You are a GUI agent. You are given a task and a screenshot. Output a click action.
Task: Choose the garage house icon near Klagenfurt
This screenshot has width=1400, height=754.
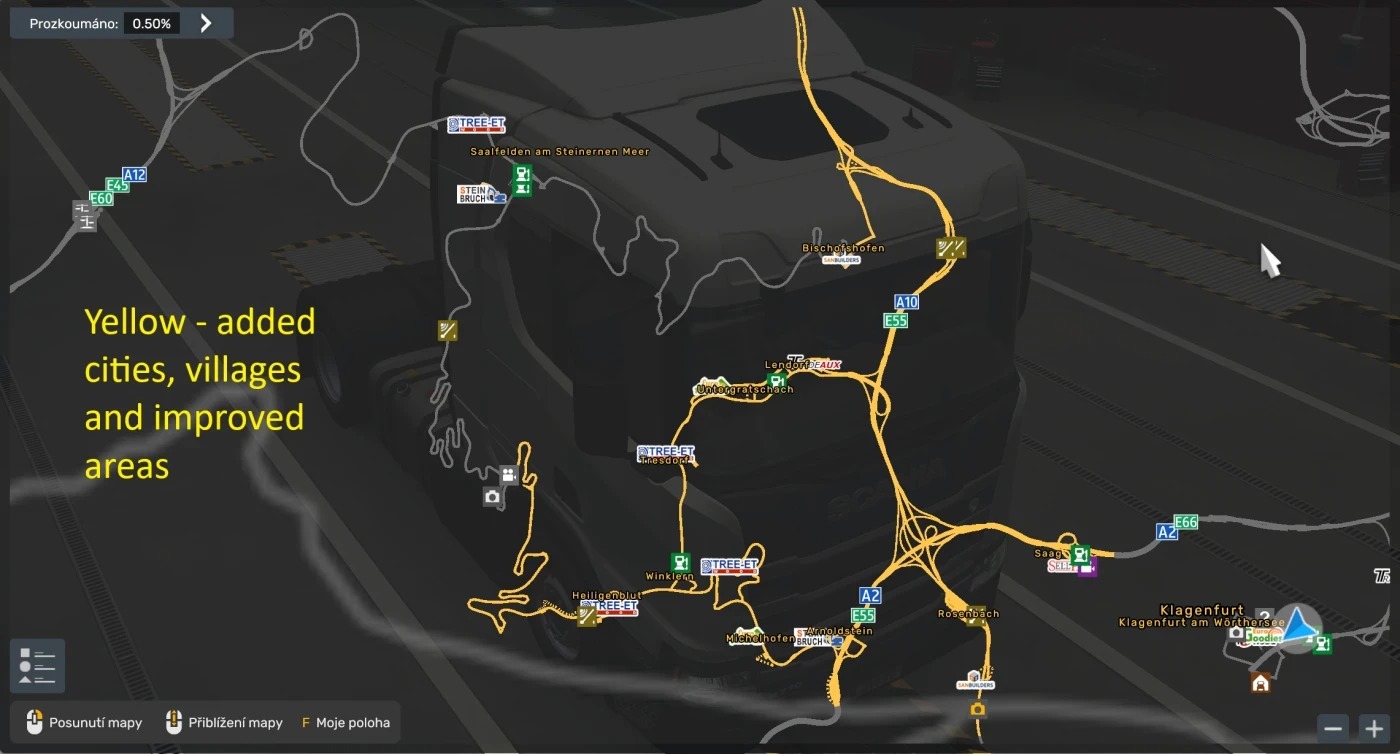[1261, 682]
